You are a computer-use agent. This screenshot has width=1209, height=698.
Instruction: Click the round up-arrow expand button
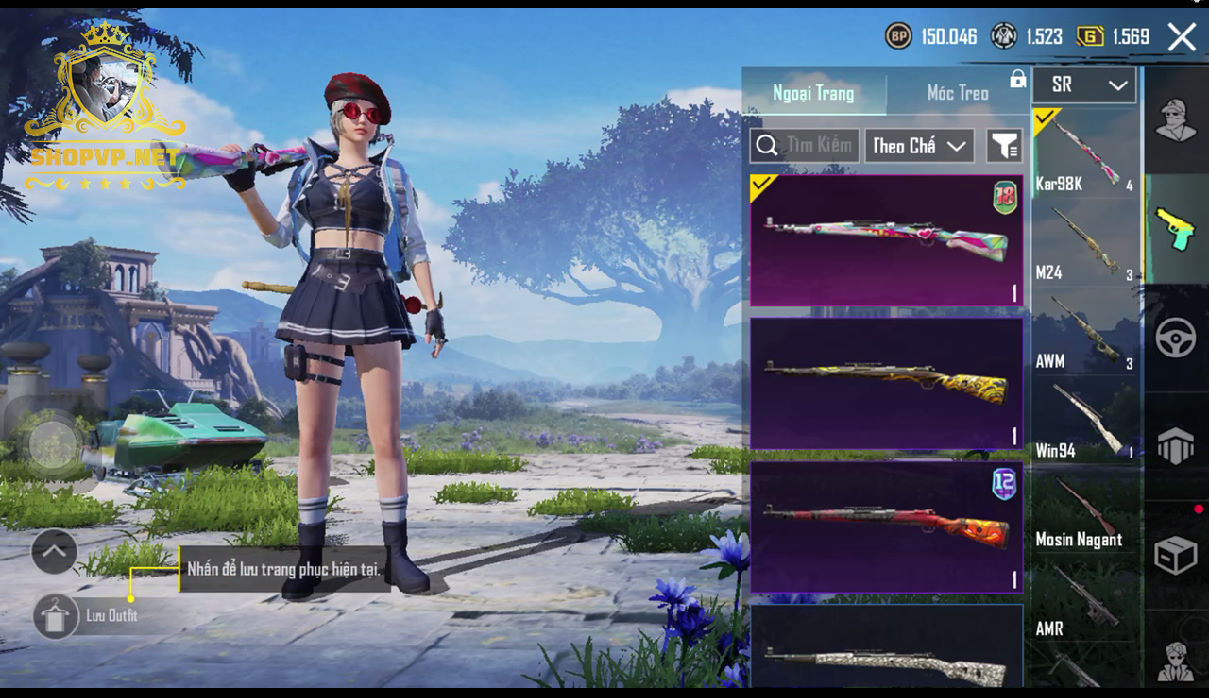54,550
